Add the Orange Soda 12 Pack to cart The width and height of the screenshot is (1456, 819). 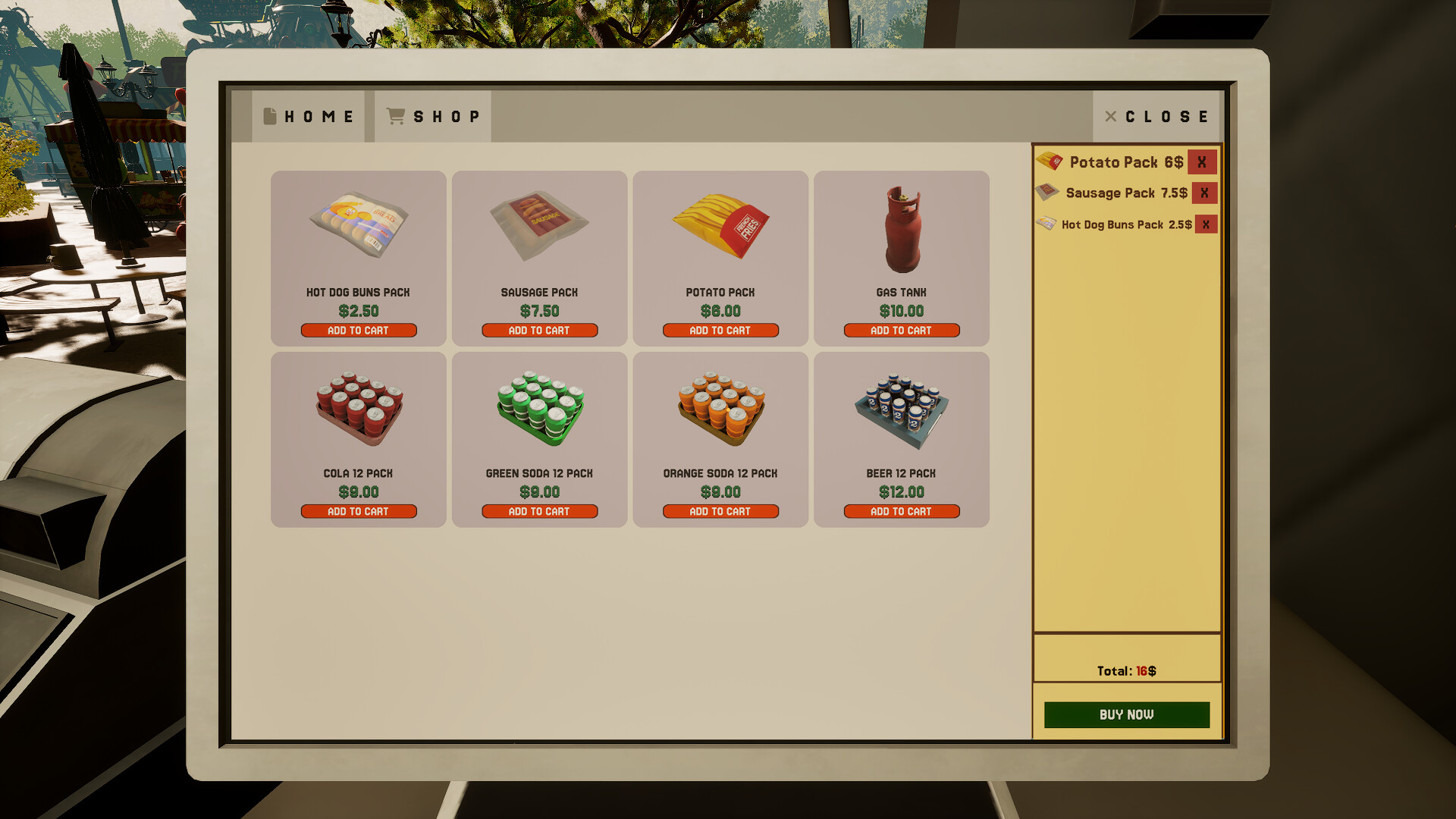click(x=720, y=511)
